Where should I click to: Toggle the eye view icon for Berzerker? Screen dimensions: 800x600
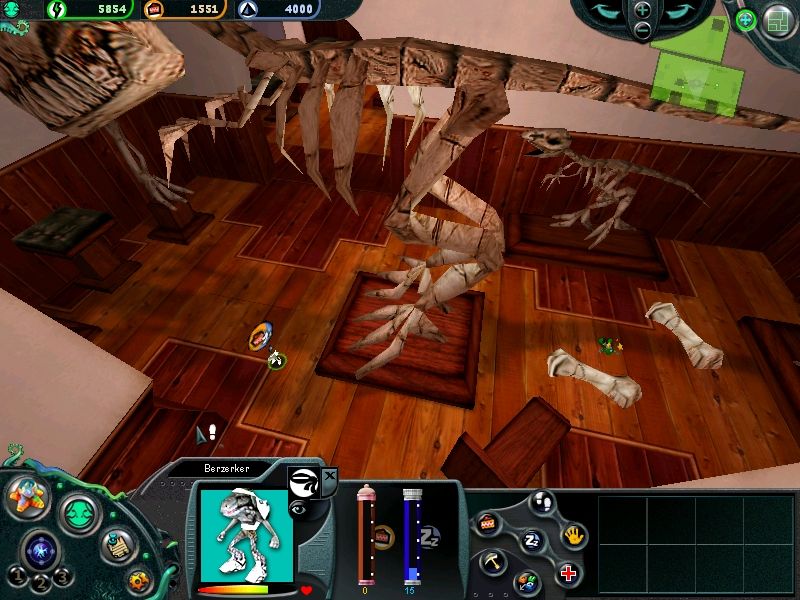[298, 510]
